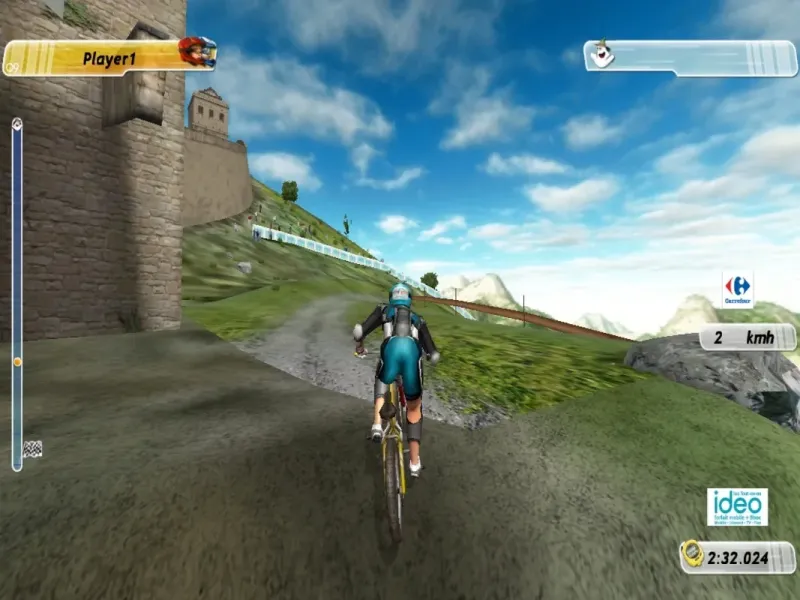
Task: Select the Player1 name banner
Action: click(x=108, y=59)
